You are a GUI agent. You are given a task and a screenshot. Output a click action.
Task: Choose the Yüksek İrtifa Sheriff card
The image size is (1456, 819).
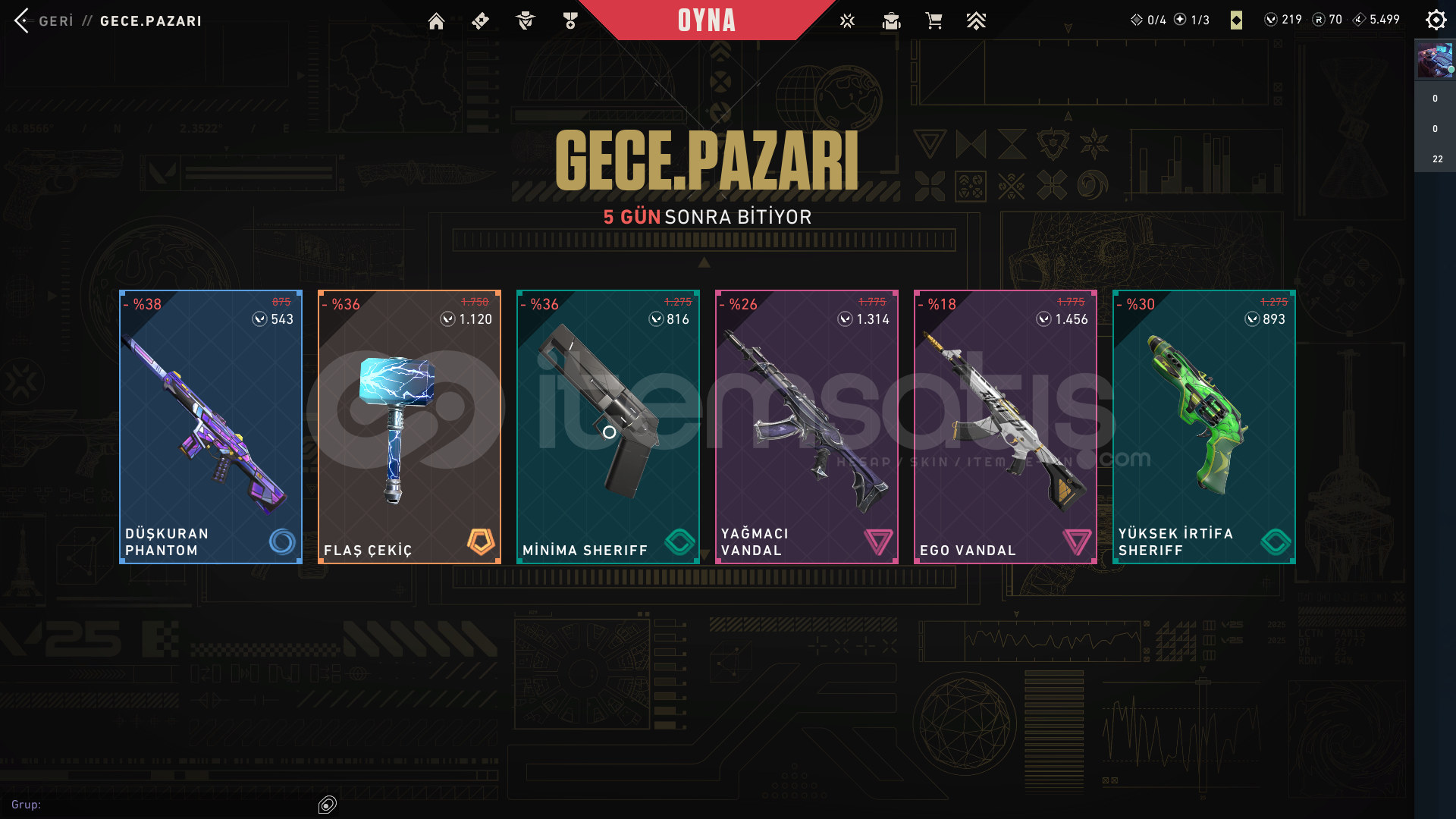tap(1204, 426)
